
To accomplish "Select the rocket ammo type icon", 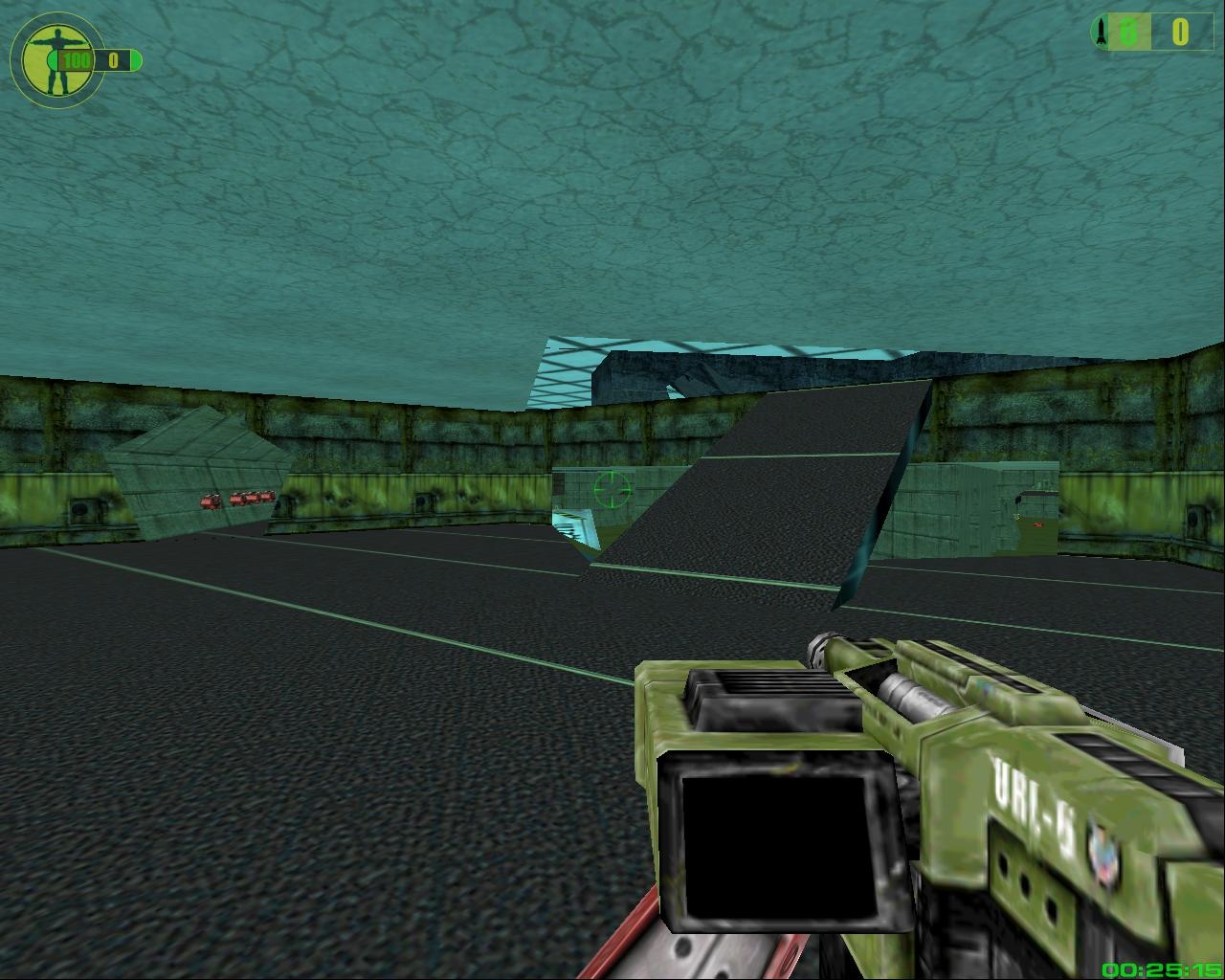I will tap(1101, 32).
